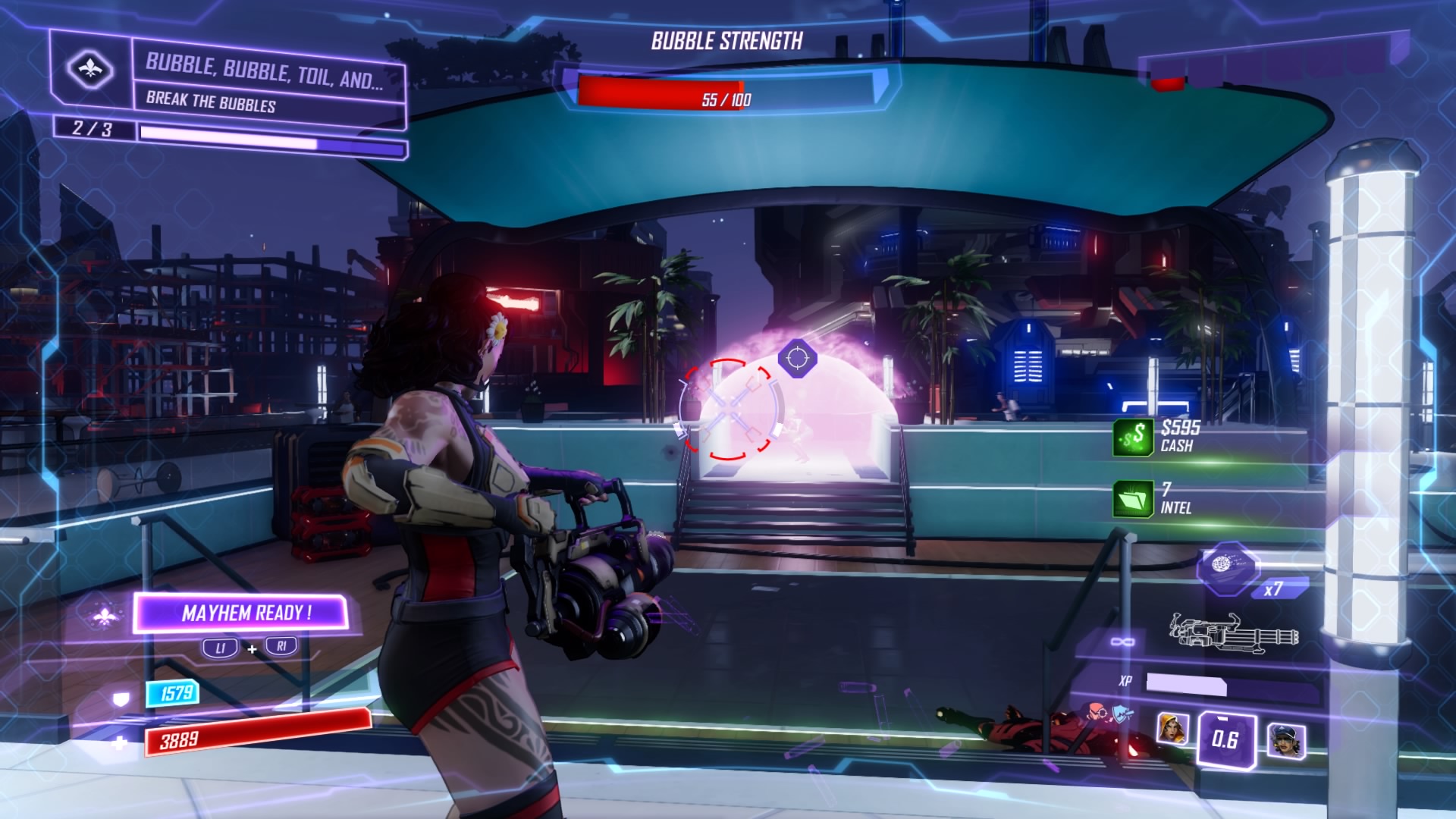Activate the Mayhem Ready ability banner

[x=241, y=613]
